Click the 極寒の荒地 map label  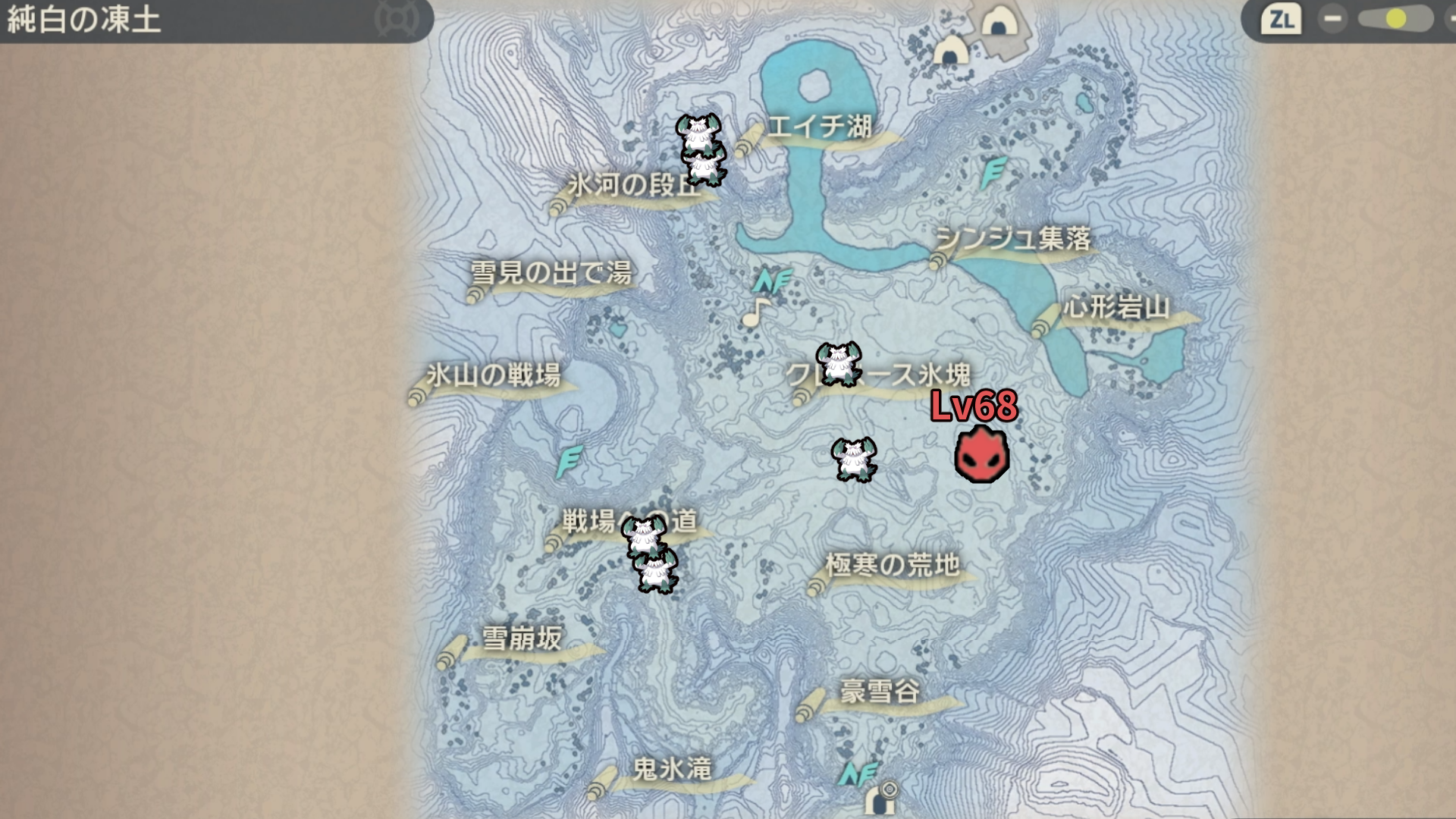(x=892, y=566)
